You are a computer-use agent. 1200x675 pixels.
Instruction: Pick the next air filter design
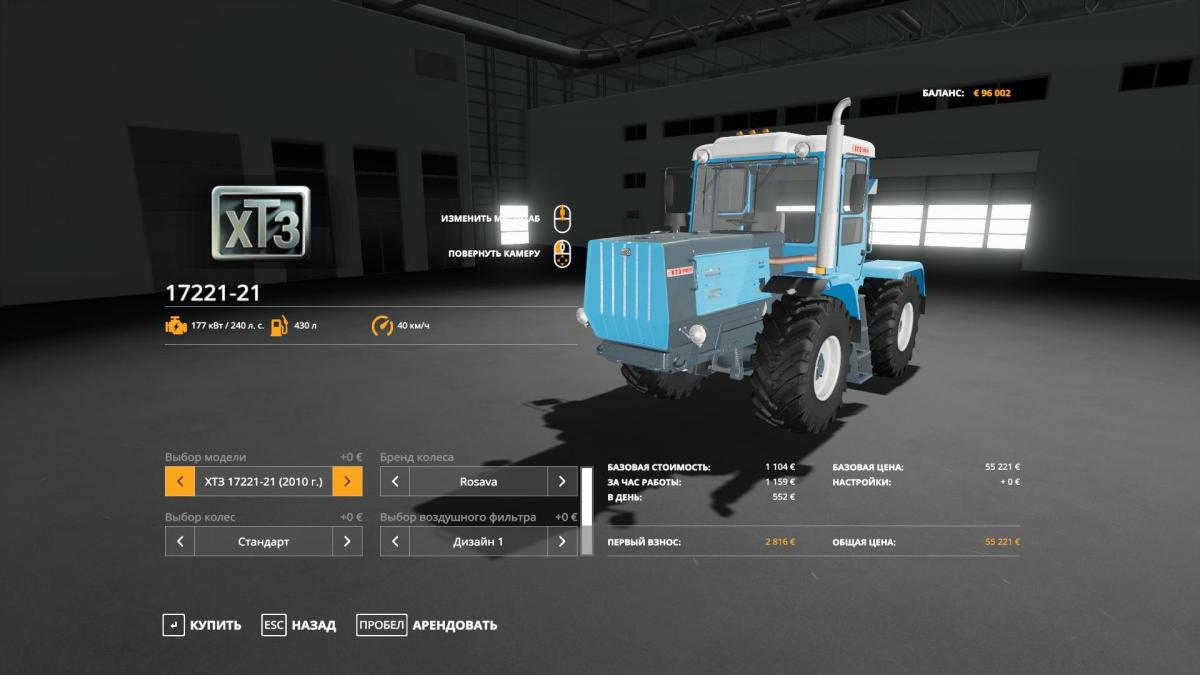point(562,541)
